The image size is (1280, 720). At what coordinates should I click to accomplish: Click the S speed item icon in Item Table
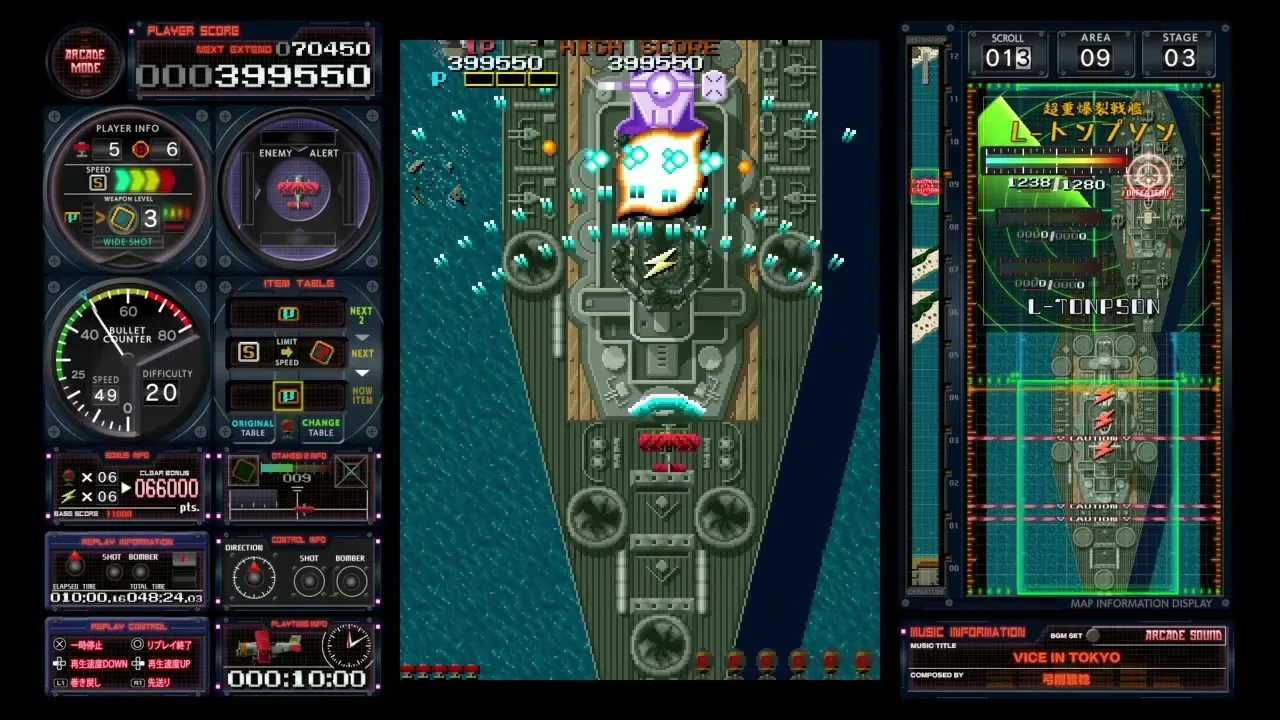[x=248, y=352]
